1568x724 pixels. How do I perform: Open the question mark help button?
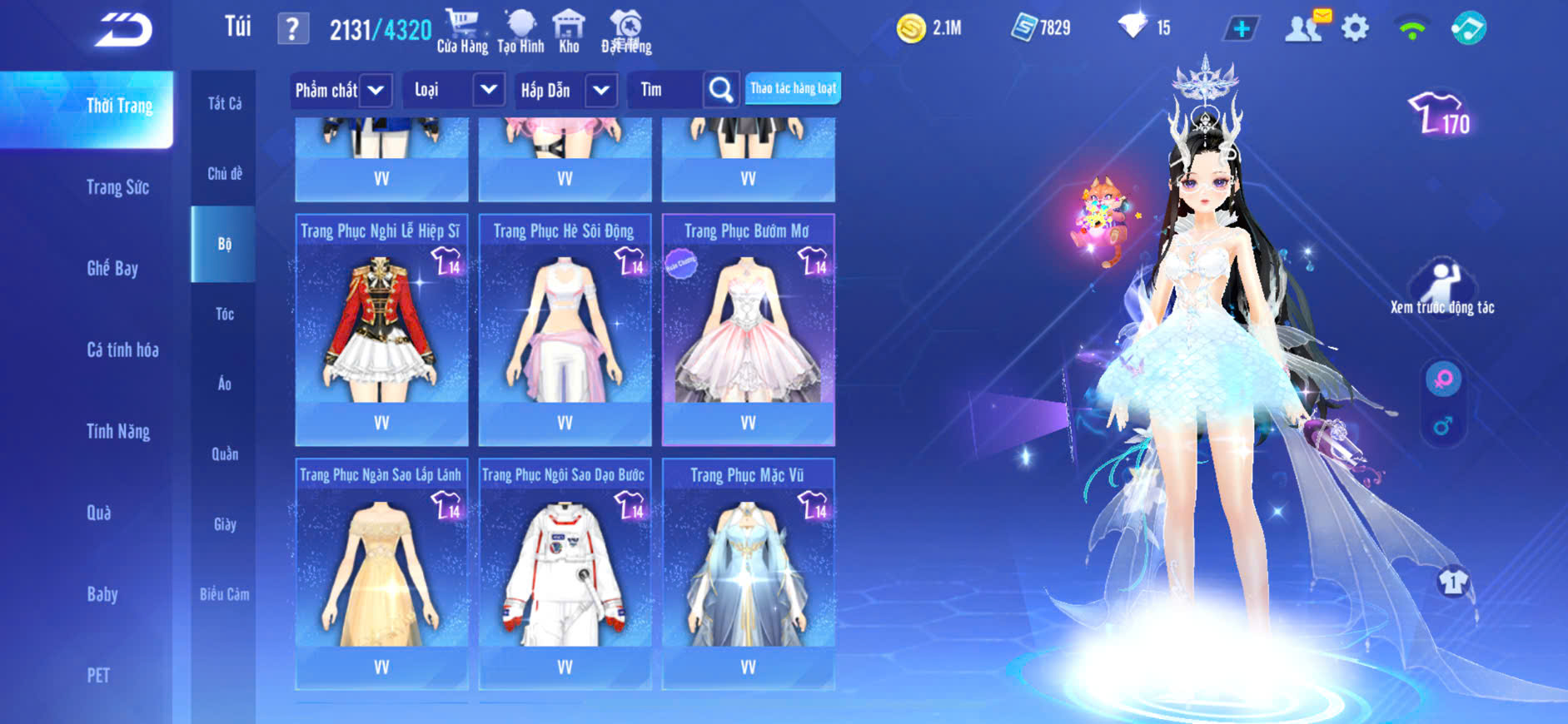click(292, 30)
